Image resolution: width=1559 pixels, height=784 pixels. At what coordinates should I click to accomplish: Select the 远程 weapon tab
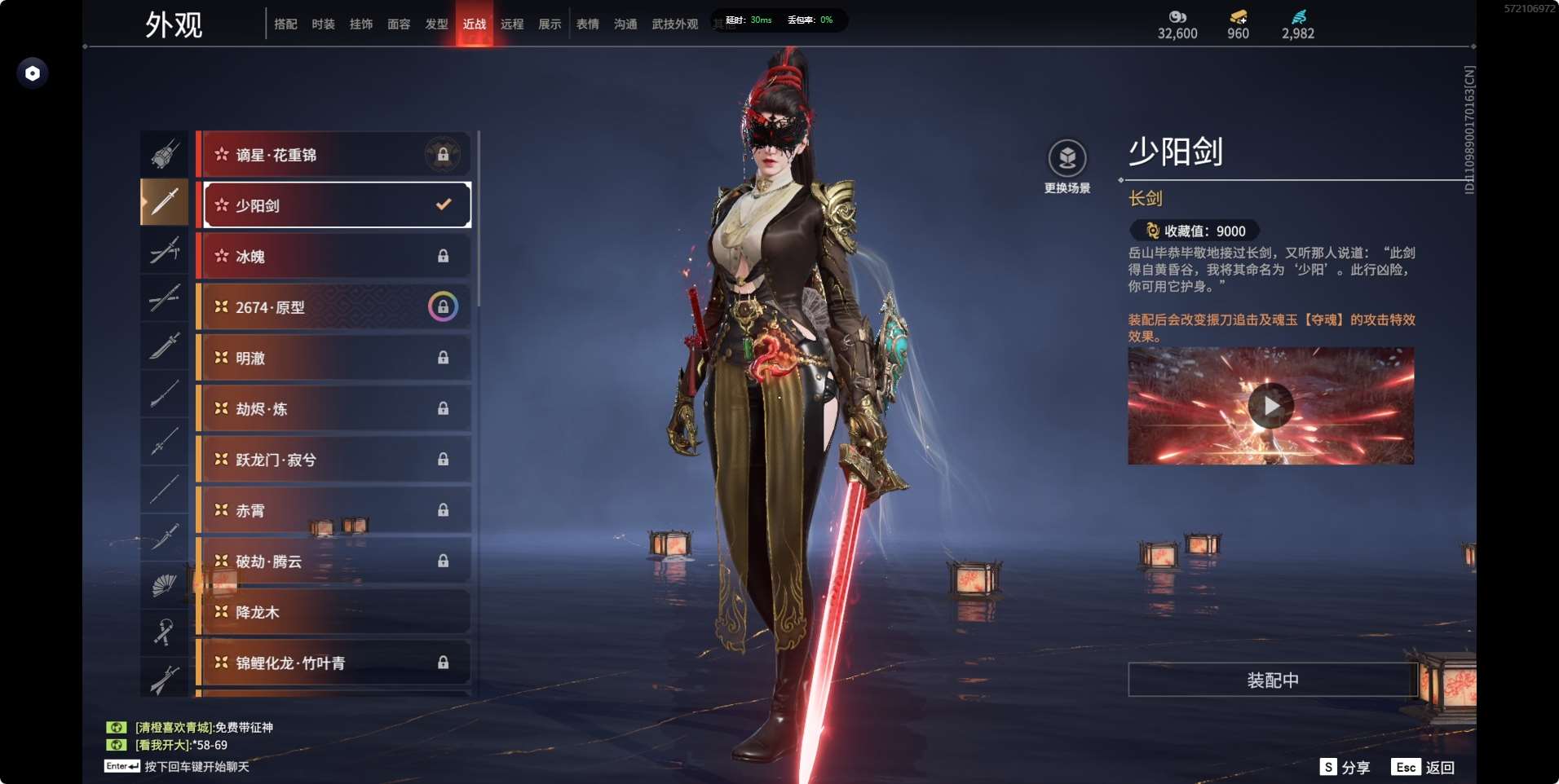512,24
